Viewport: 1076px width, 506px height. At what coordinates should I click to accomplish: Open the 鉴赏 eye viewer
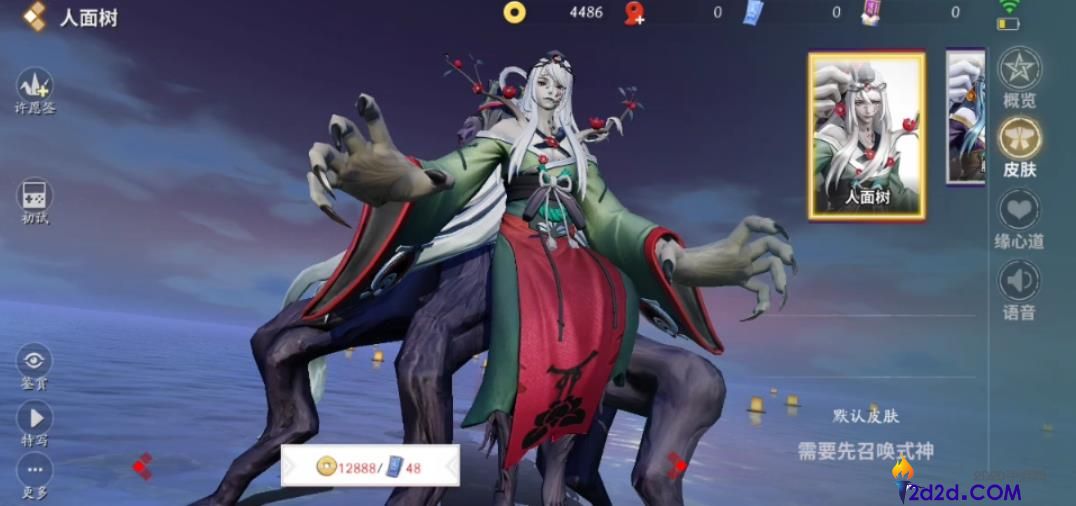35,362
